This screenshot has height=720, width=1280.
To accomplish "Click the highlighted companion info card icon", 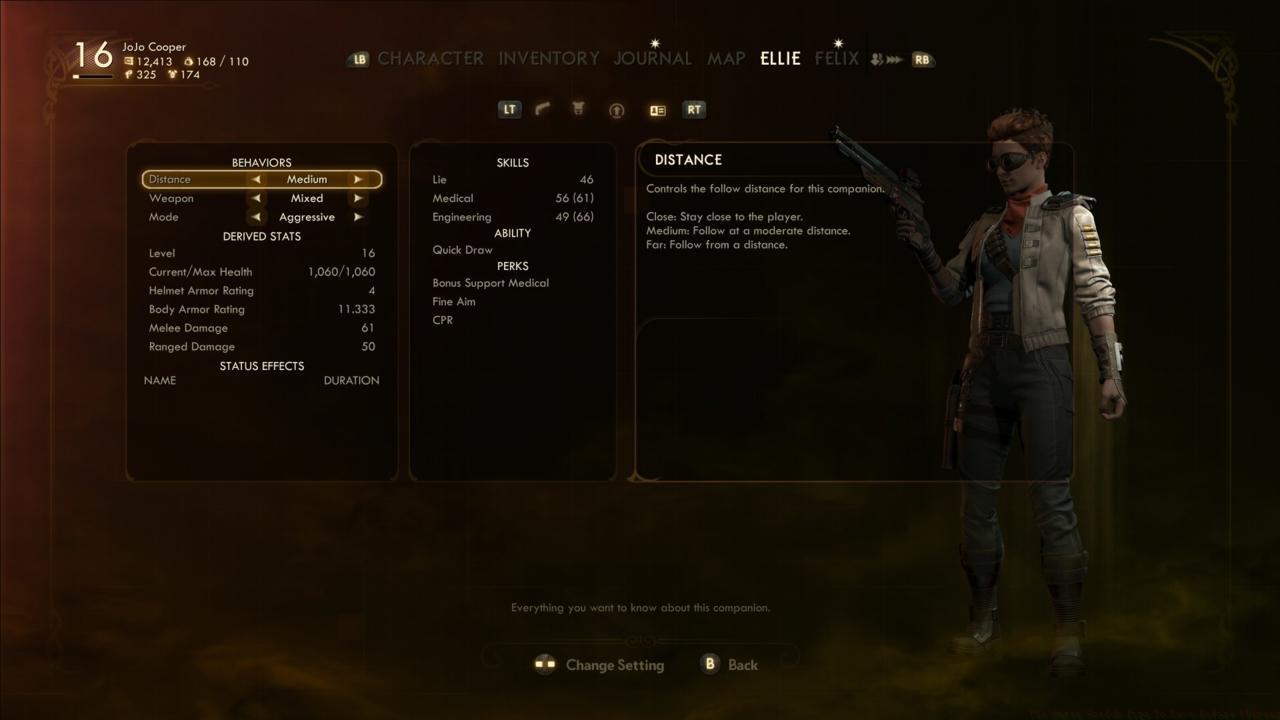I will [657, 109].
